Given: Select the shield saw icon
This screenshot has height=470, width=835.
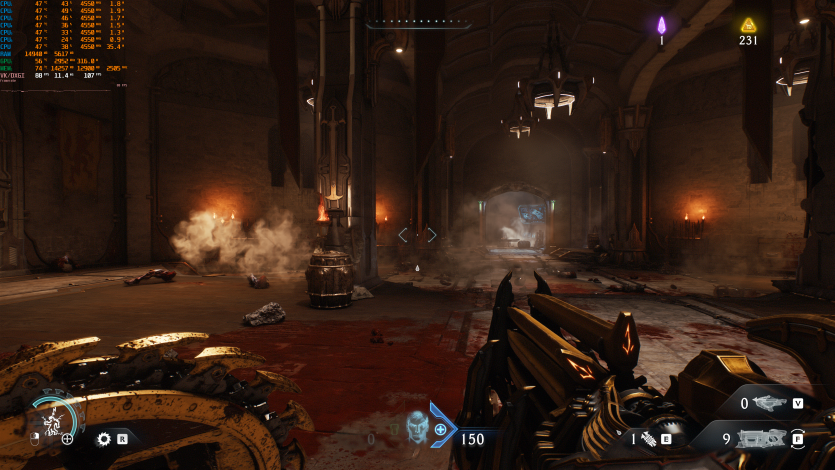Looking at the screenshot, I should point(103,438).
